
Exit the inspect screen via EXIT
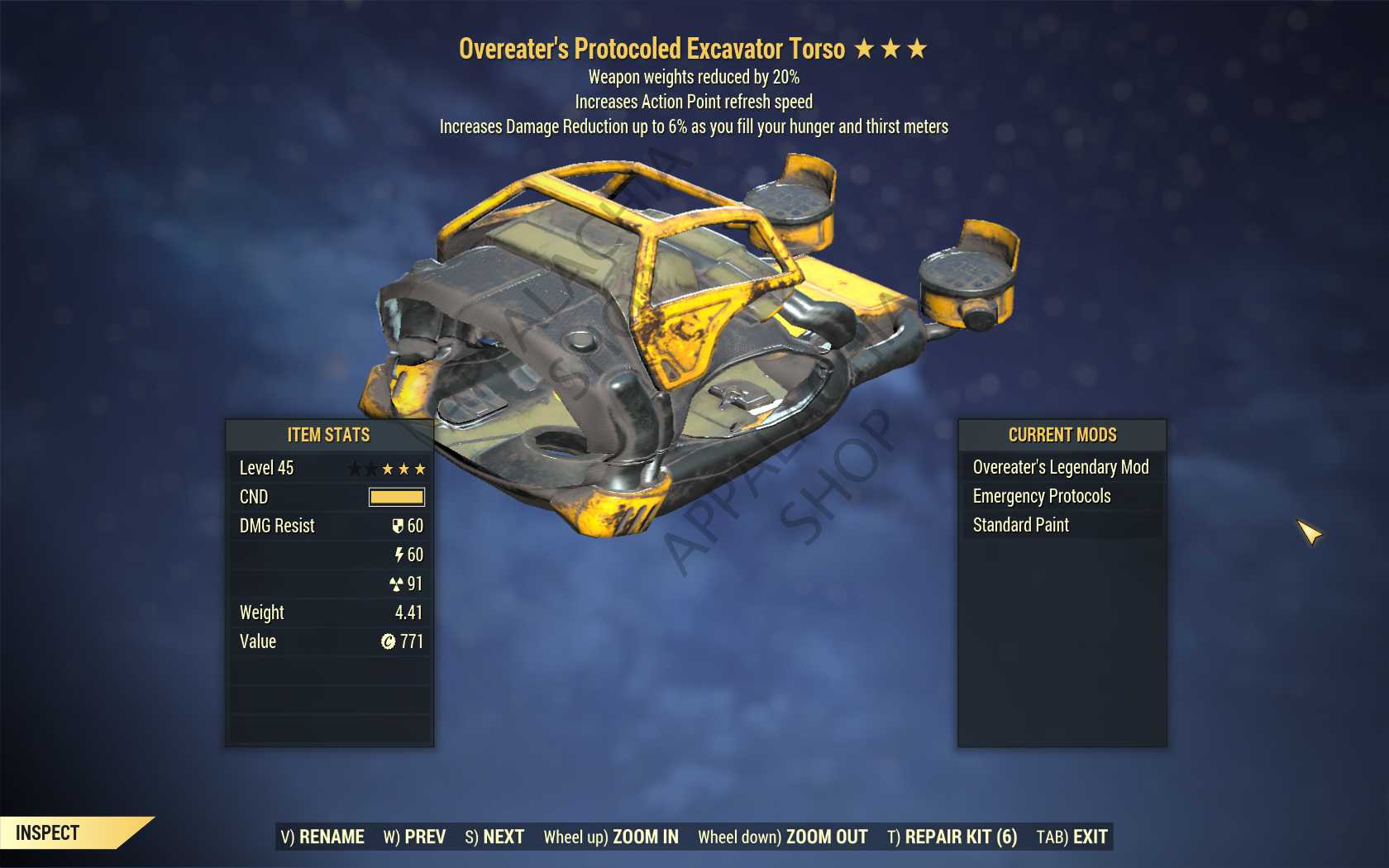1072,837
